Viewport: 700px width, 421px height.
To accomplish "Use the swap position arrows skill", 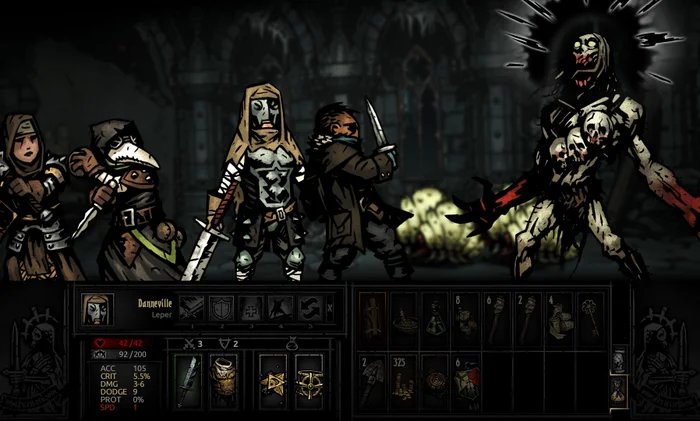I will coord(308,309).
